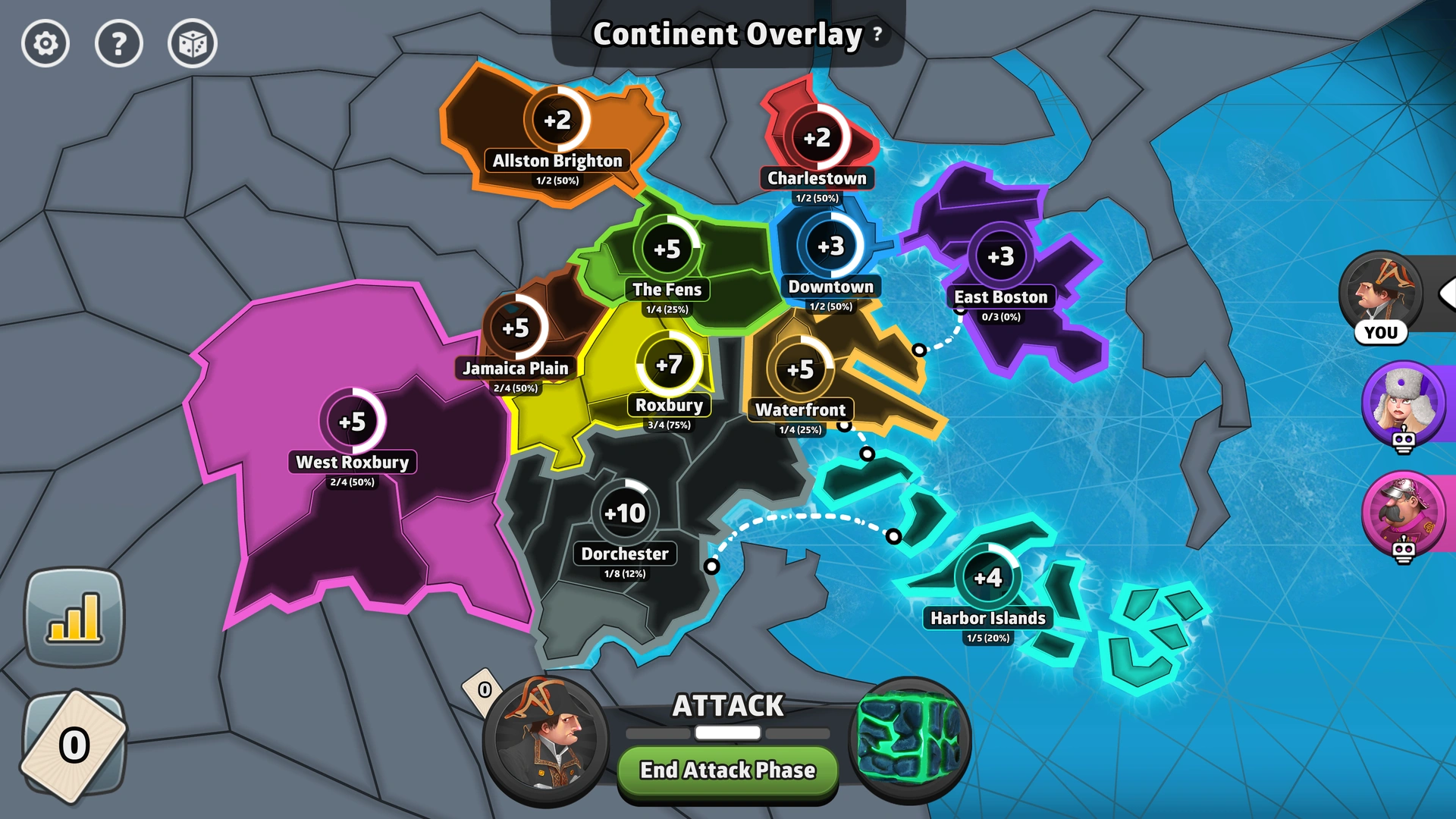This screenshot has height=819, width=1456.
Task: Switch to the ATTACK phase tab
Action: coord(726,706)
